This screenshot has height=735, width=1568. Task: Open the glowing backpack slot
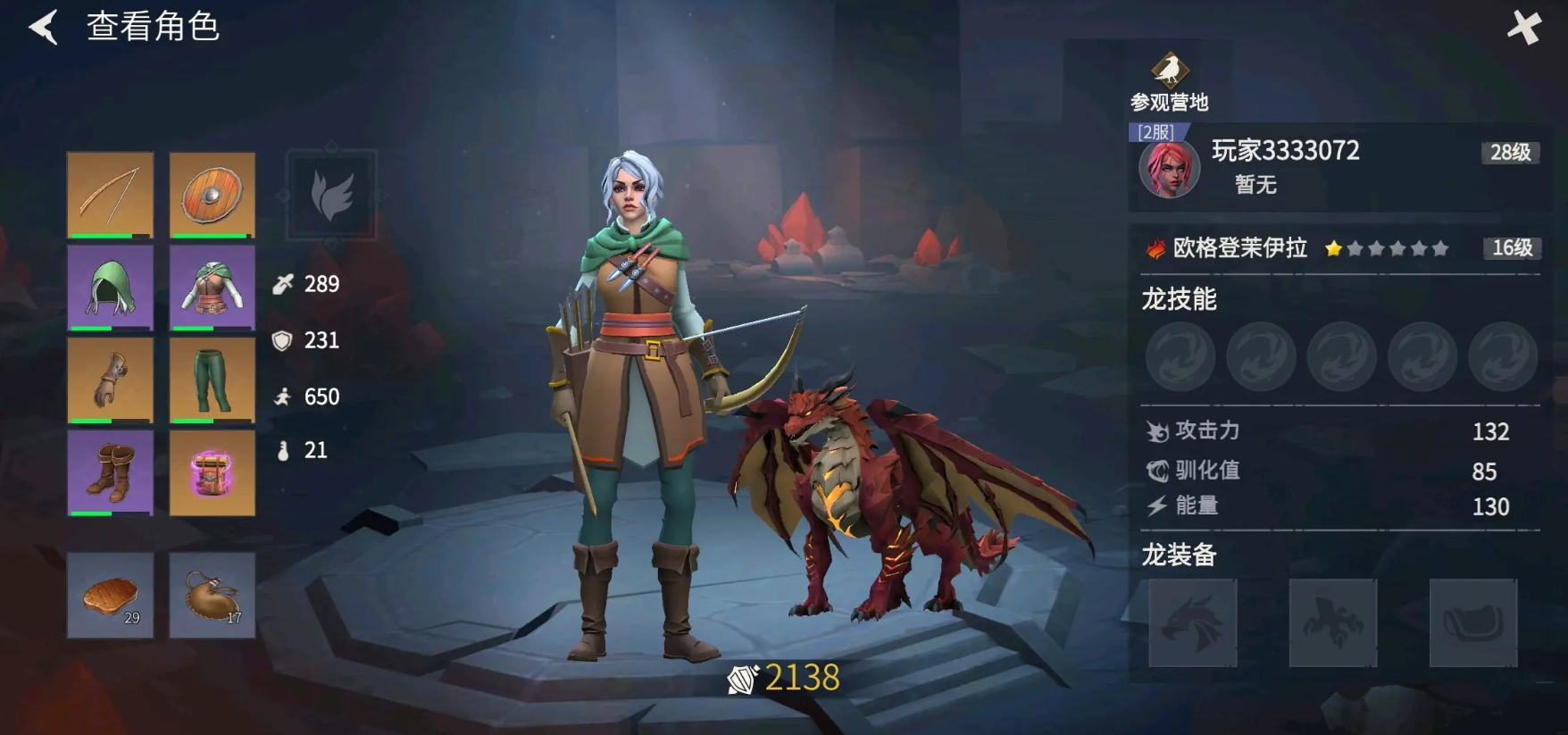tap(212, 472)
